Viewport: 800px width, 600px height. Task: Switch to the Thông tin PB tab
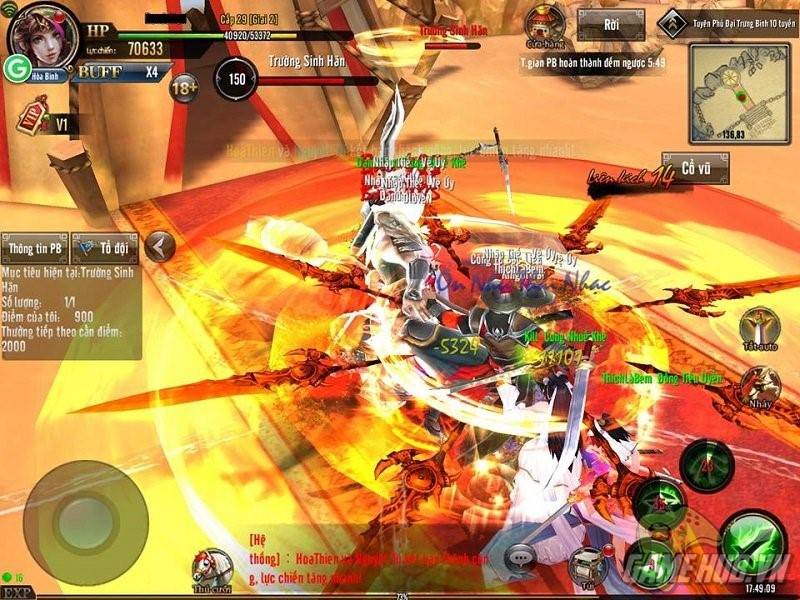coord(36,246)
